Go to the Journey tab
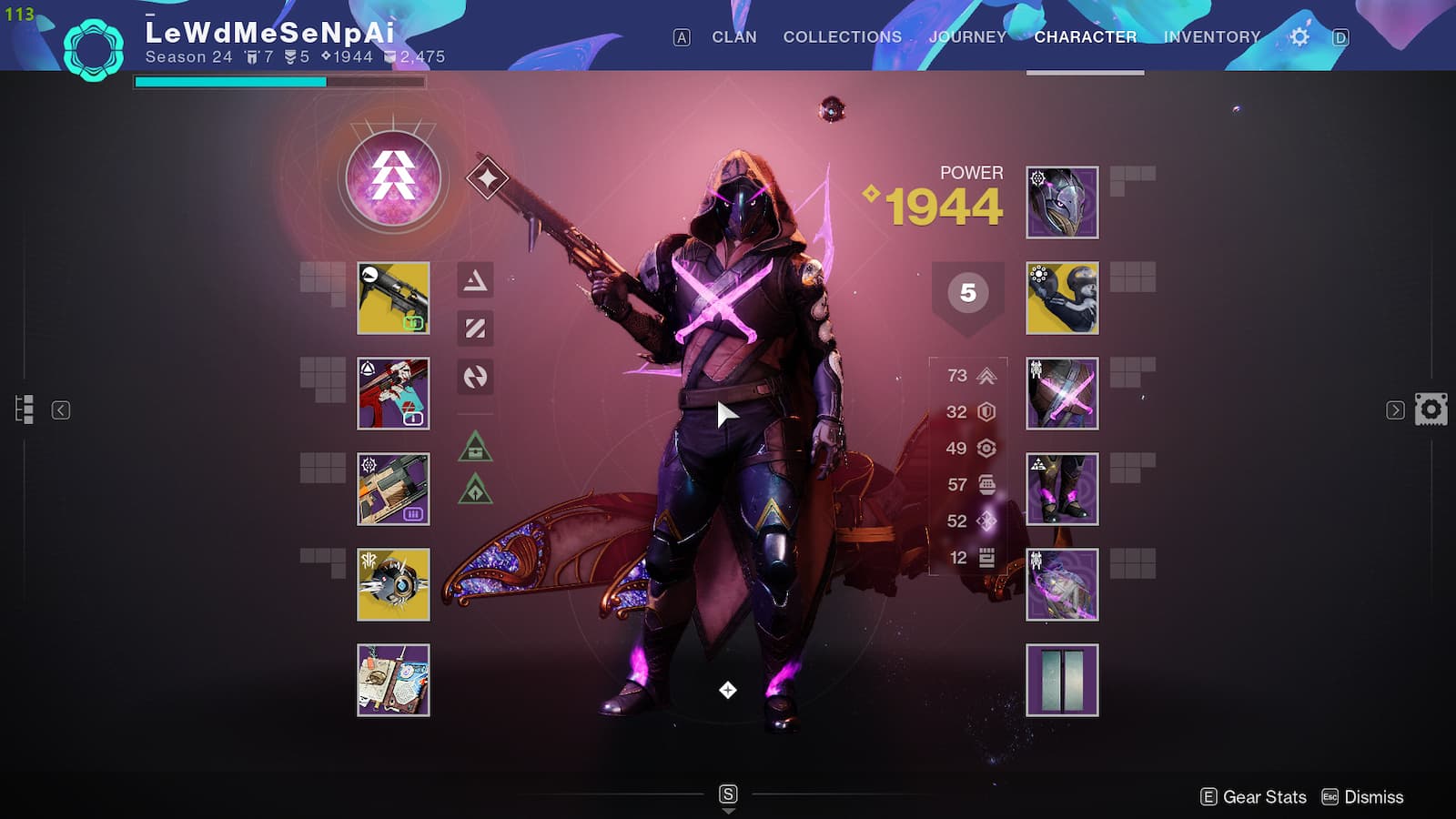Viewport: 1456px width, 819px height. (x=967, y=37)
